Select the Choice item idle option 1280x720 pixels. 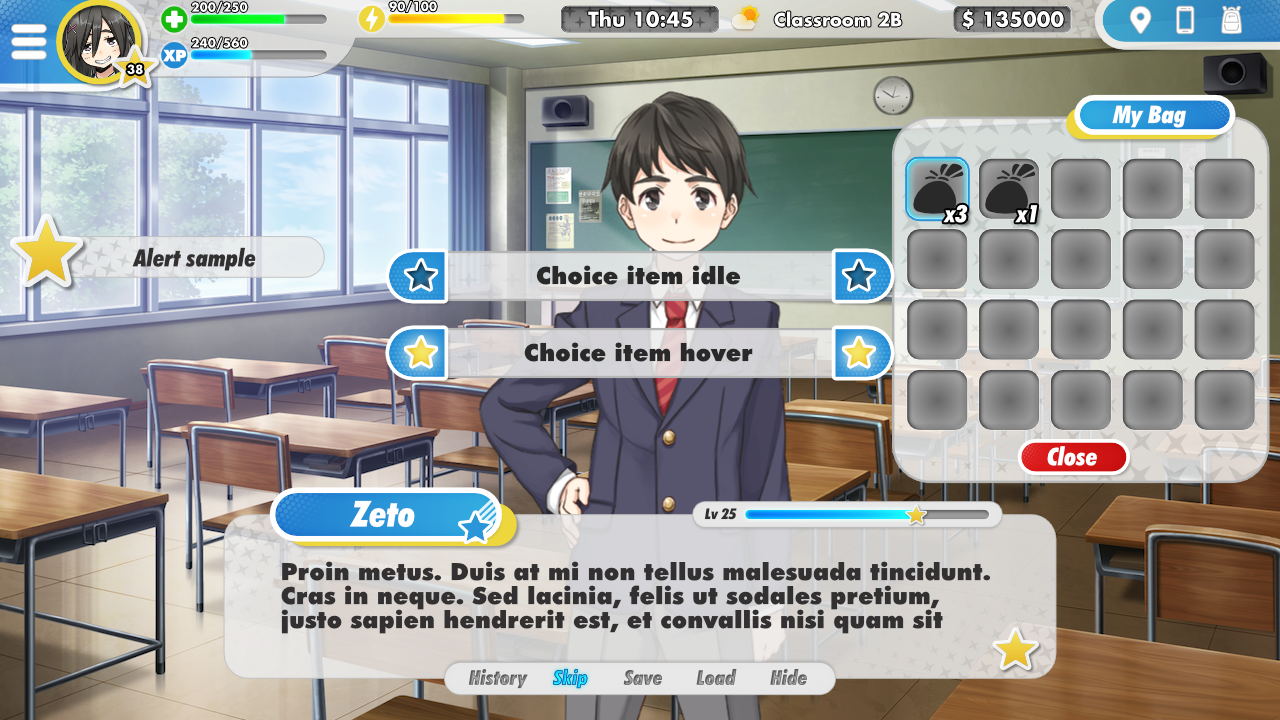tap(639, 276)
